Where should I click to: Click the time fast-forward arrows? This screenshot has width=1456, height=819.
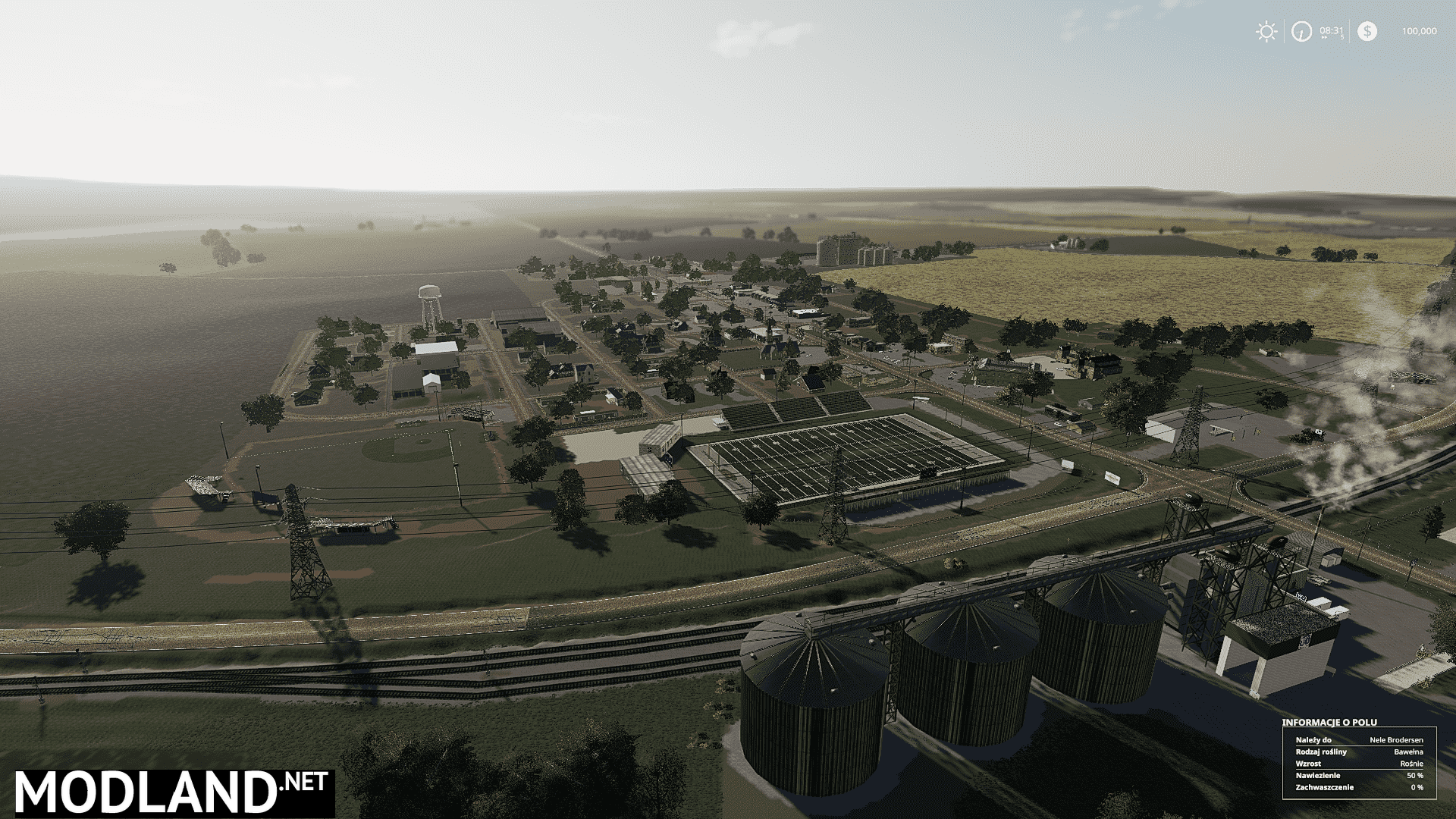1324,36
